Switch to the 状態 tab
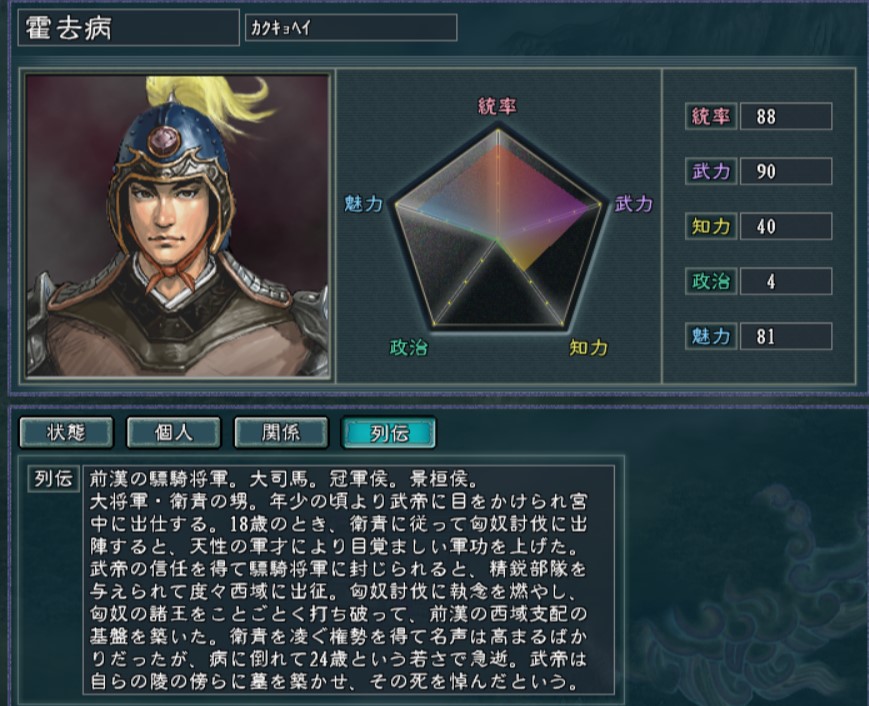Screen dimensions: 869x706 (x=67, y=433)
